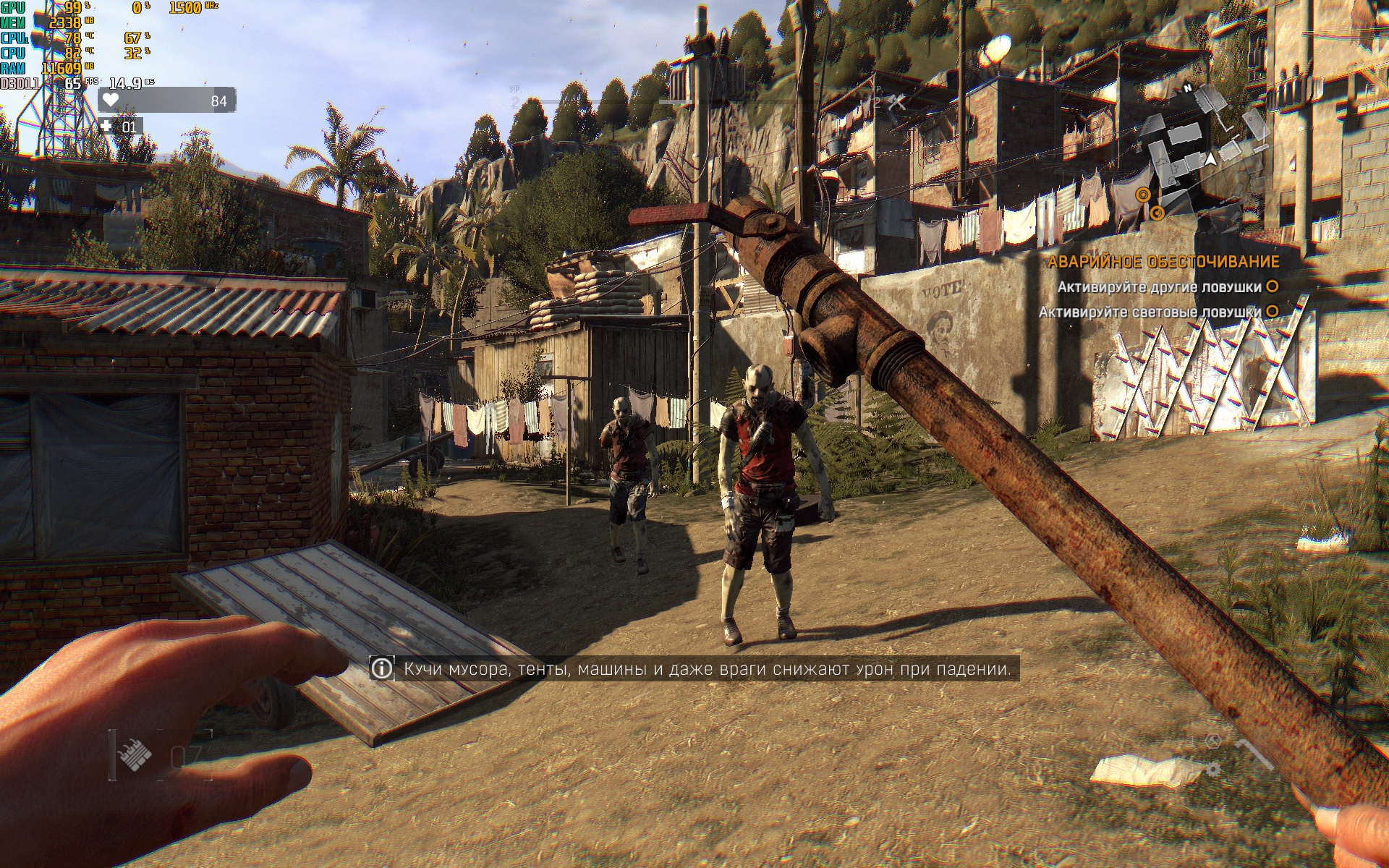1389x868 pixels.
Task: Click the firecrackers item slot
Action: coord(135,757)
